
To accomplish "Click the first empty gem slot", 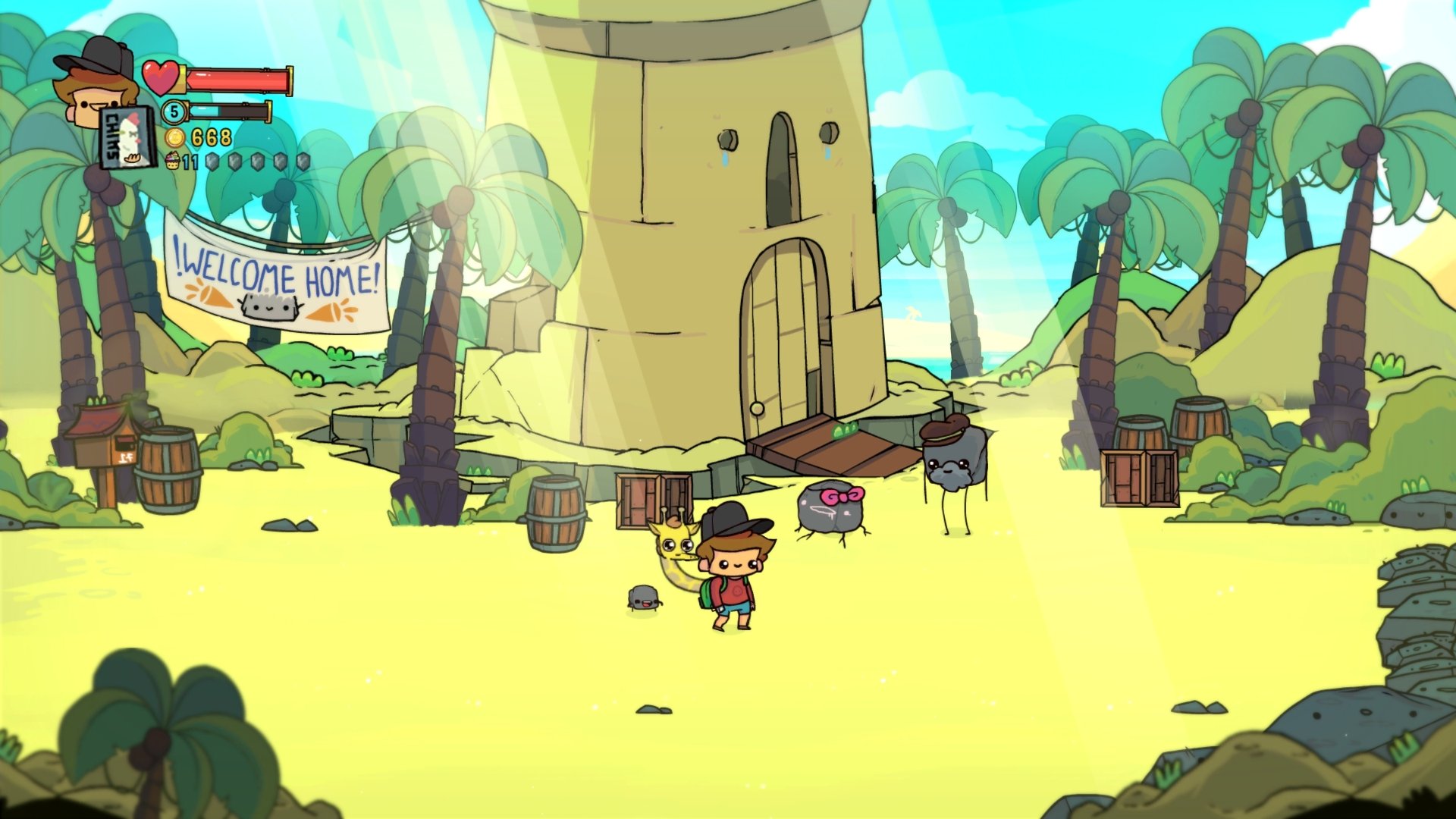I will [212, 162].
